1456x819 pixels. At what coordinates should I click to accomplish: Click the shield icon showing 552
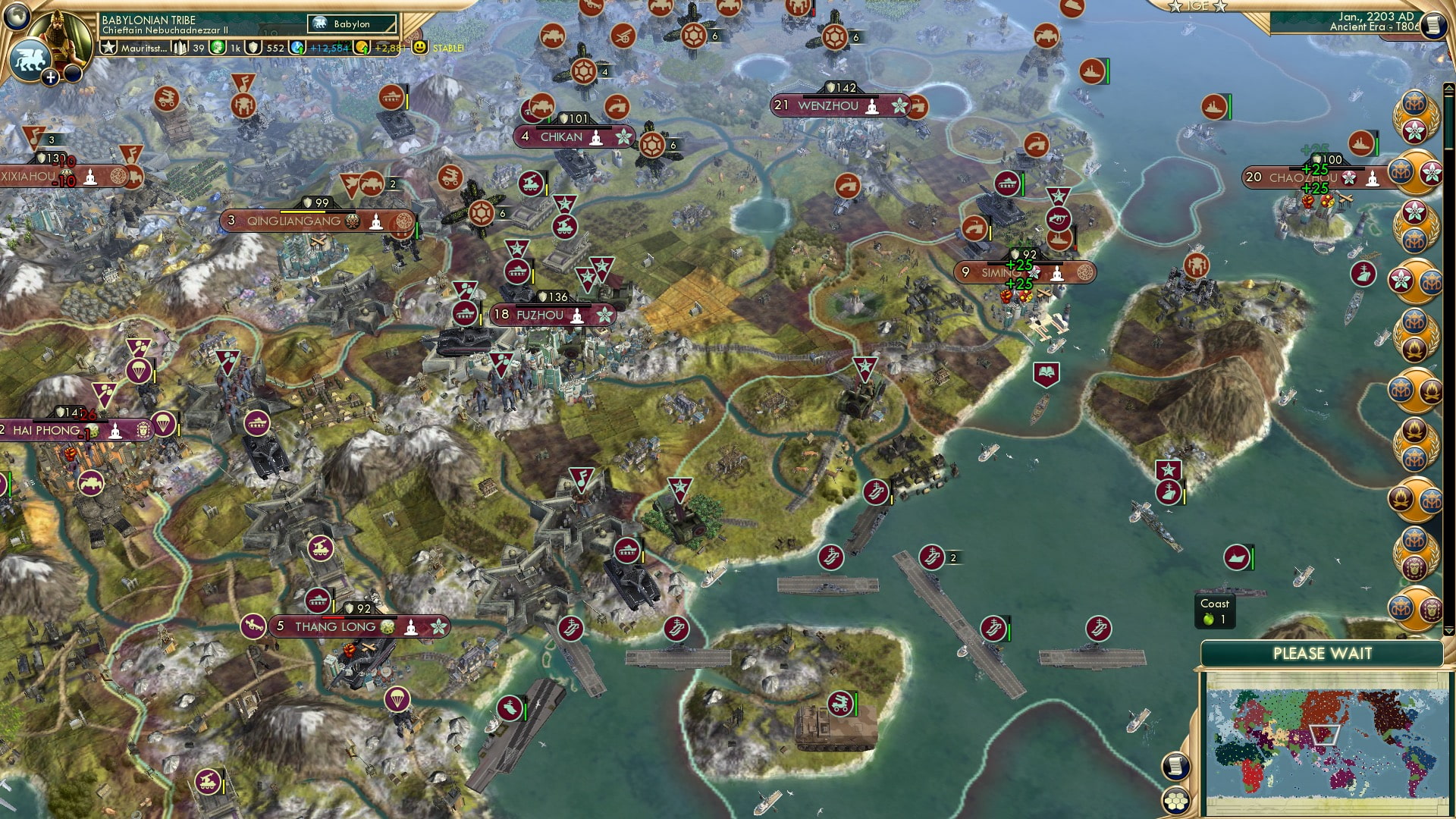(x=255, y=48)
